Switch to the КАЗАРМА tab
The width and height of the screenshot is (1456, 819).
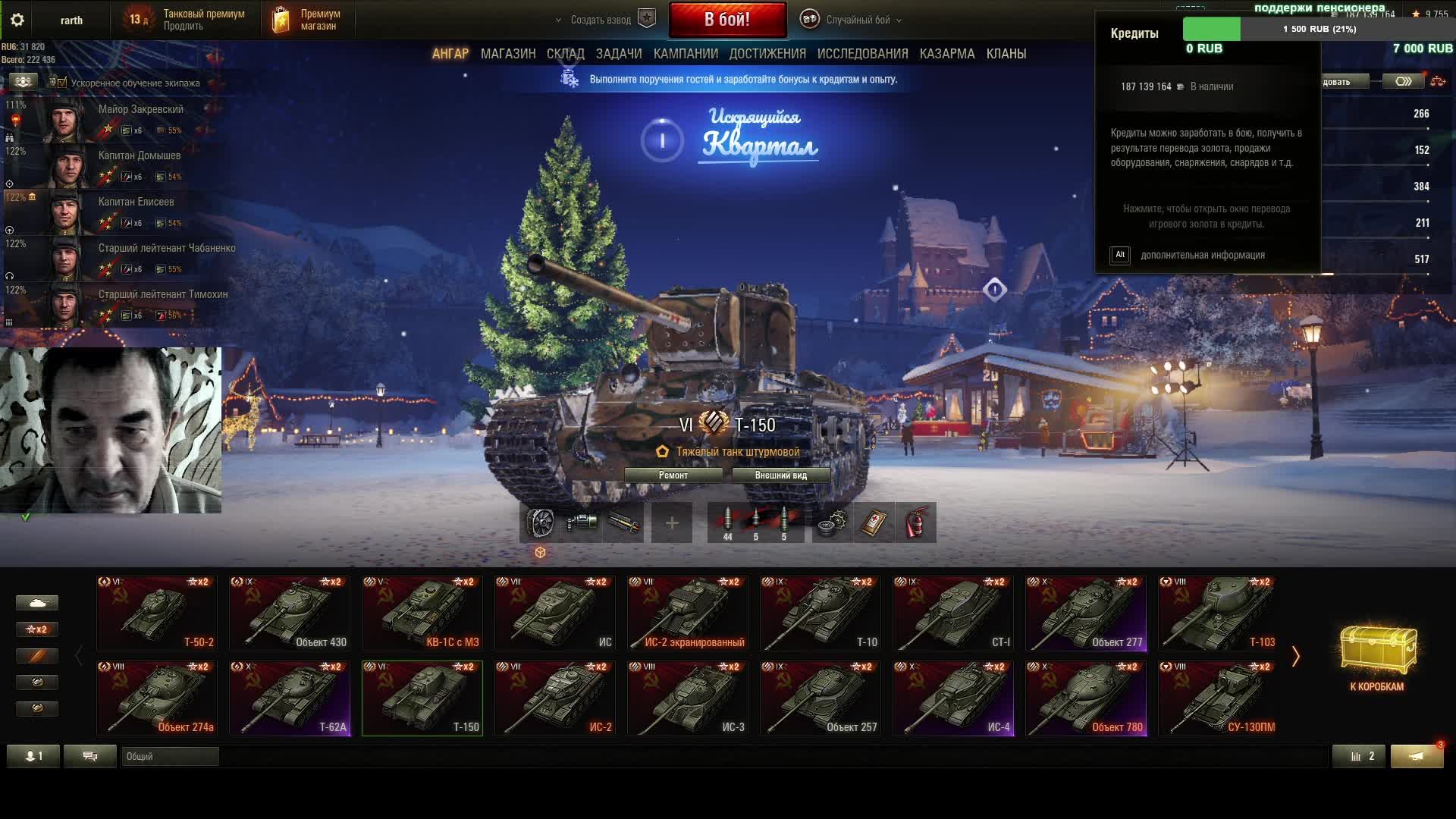(x=947, y=54)
